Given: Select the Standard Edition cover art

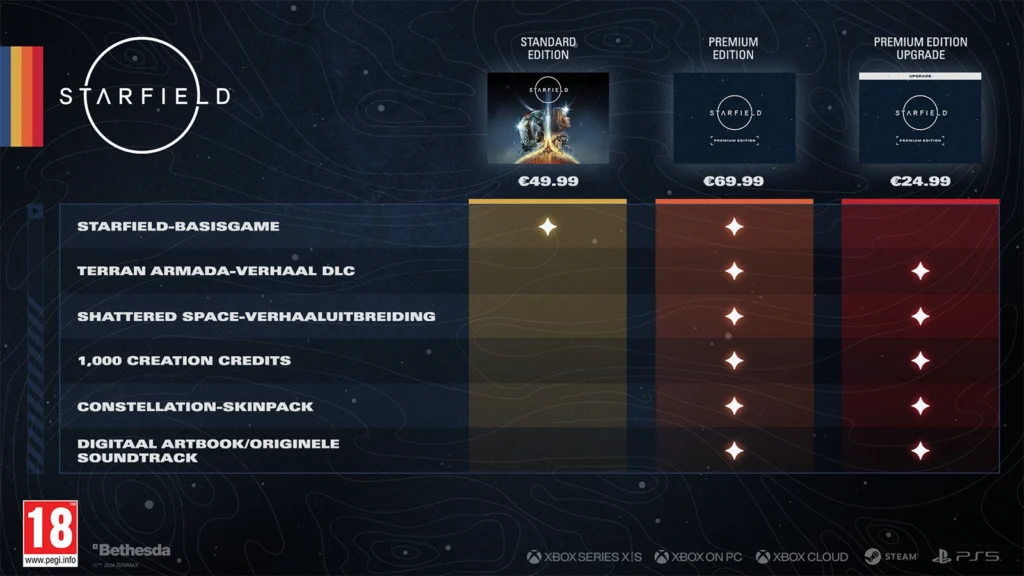Looking at the screenshot, I should [547, 118].
